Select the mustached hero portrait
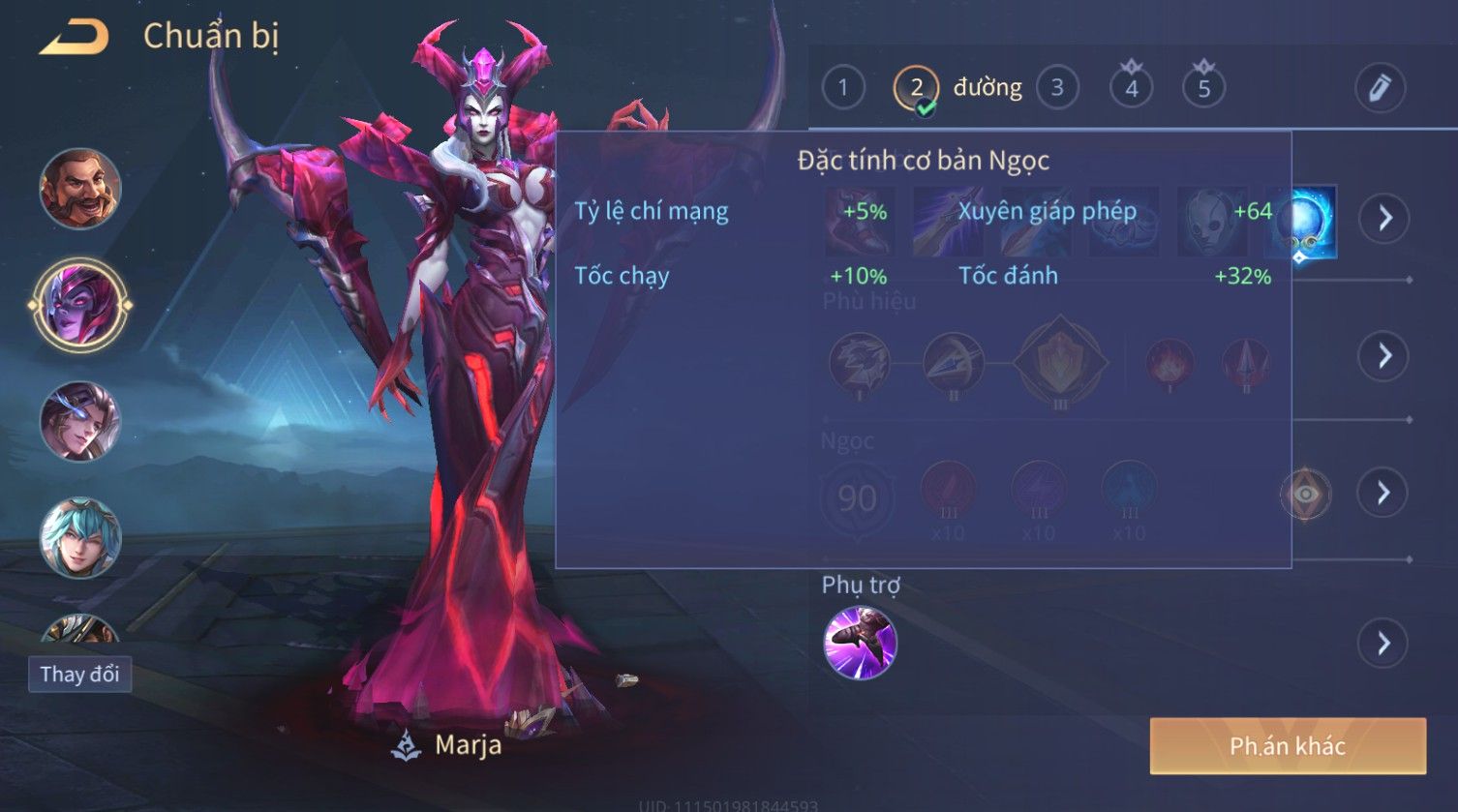This screenshot has width=1458, height=812. coord(80,189)
